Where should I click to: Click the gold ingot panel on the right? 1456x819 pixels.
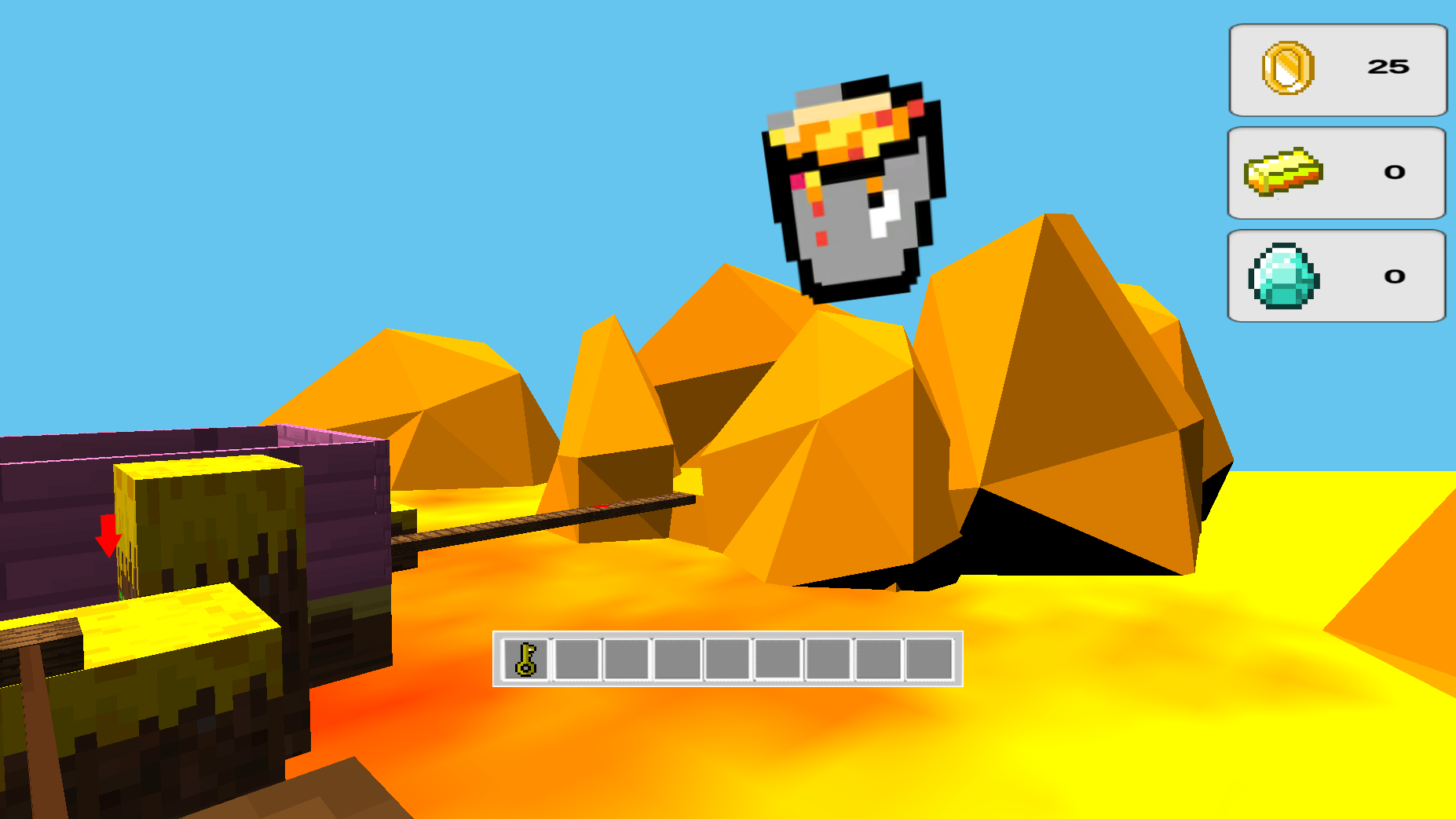click(1337, 173)
